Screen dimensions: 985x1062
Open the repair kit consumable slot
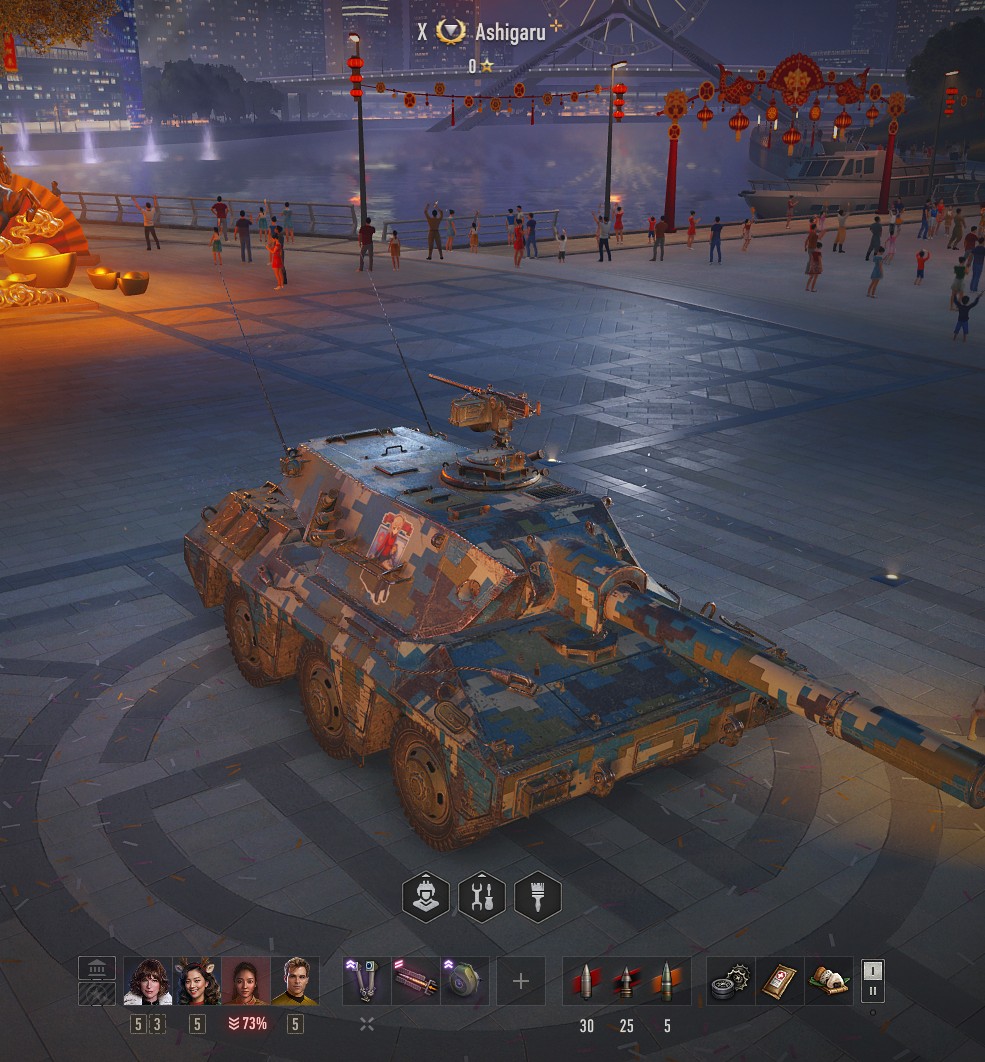(x=731, y=981)
